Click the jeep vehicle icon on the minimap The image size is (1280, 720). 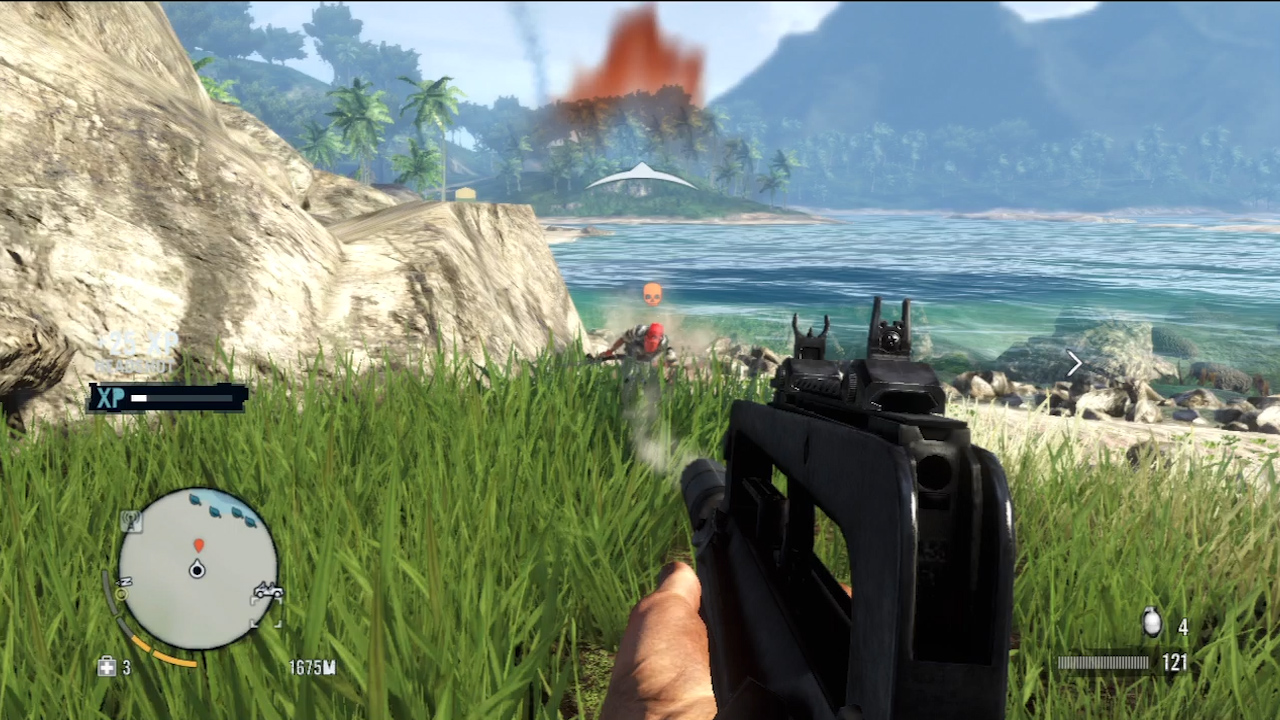pyautogui.click(x=268, y=592)
